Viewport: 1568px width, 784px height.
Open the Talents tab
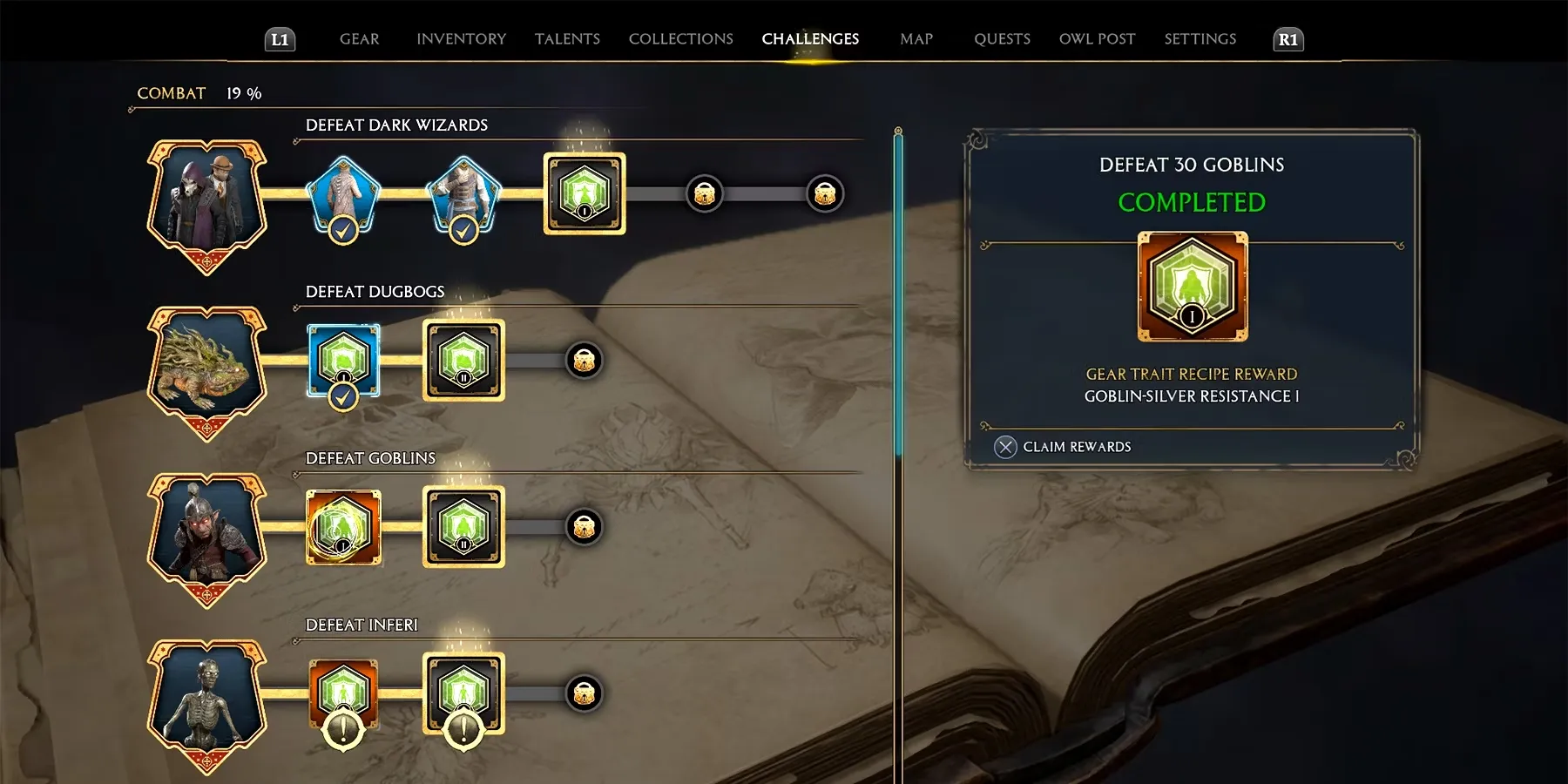(x=567, y=39)
